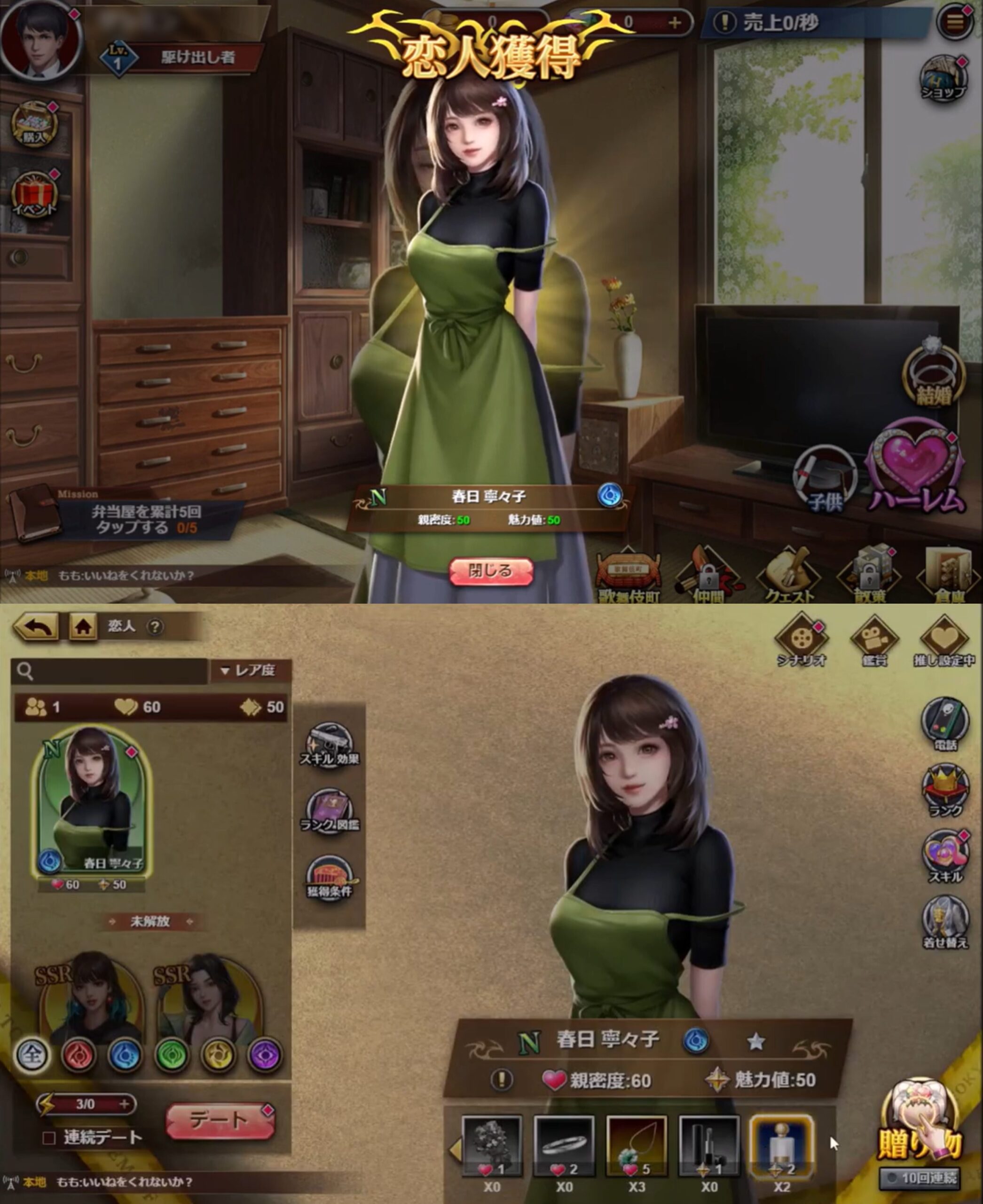983x1204 pixels.
Task: Open the レア度 sort dropdown
Action: (250, 670)
